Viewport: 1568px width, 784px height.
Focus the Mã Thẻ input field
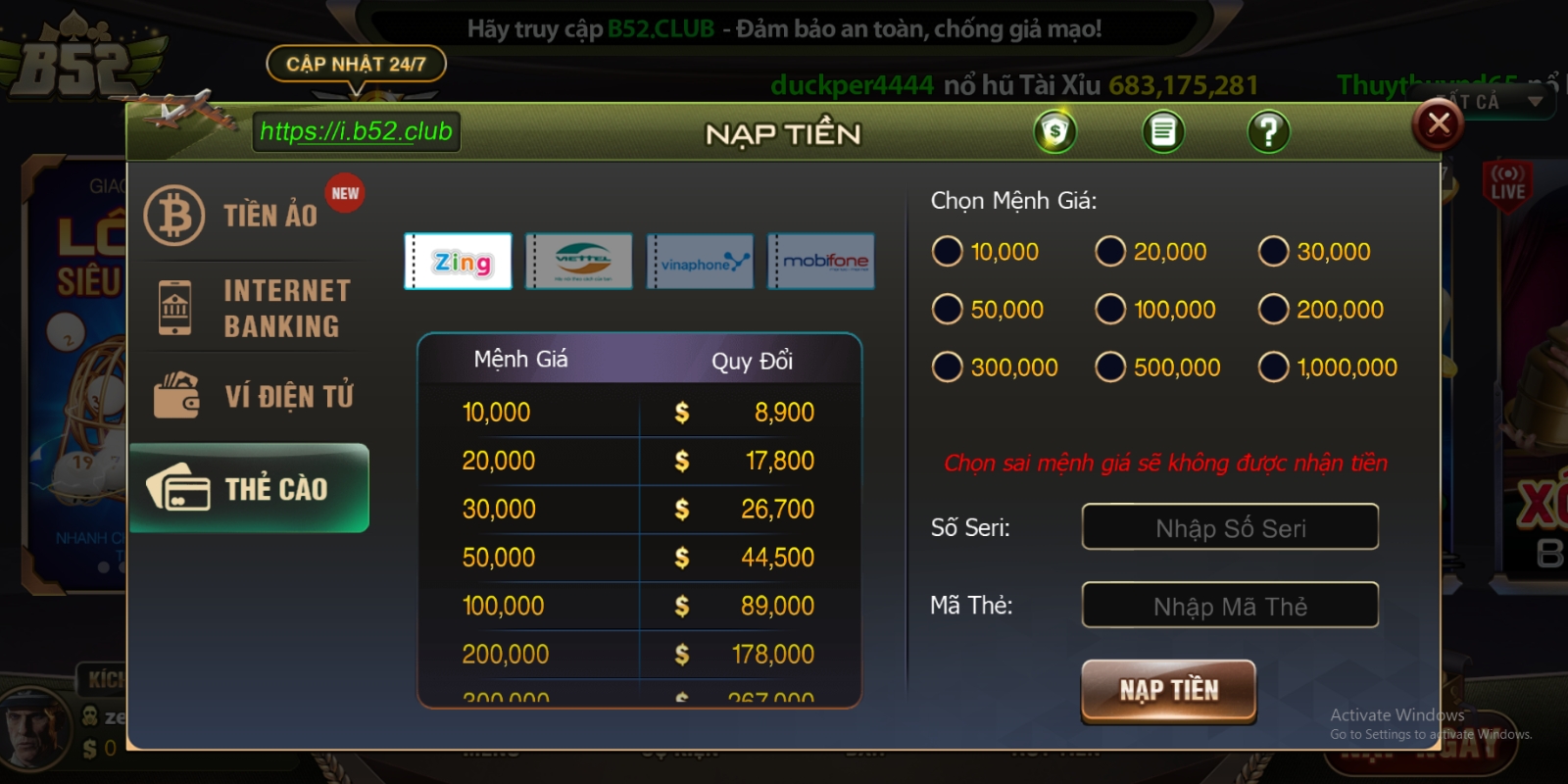click(1230, 606)
